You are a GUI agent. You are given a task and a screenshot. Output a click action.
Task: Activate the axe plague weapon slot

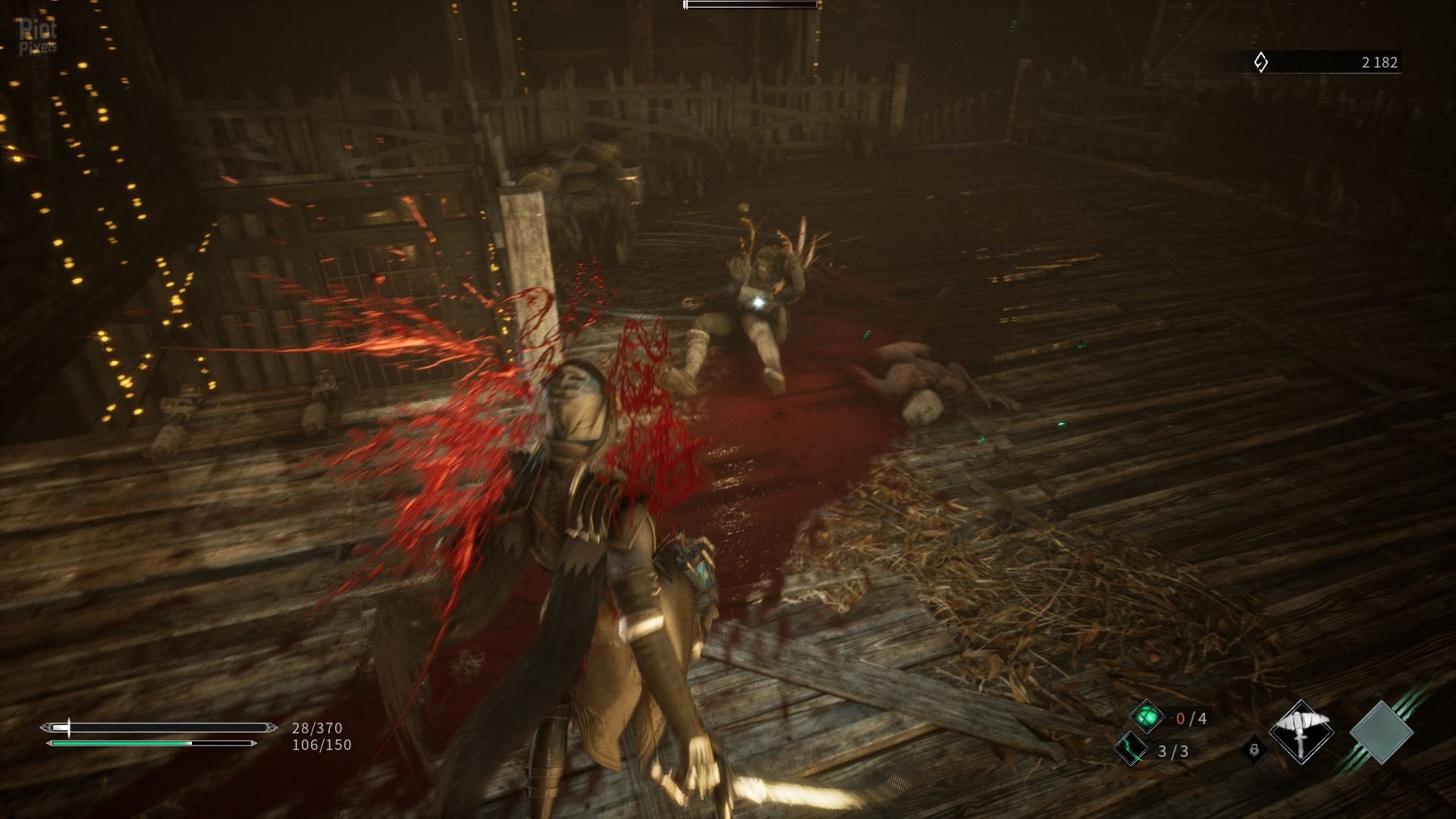point(1301,733)
